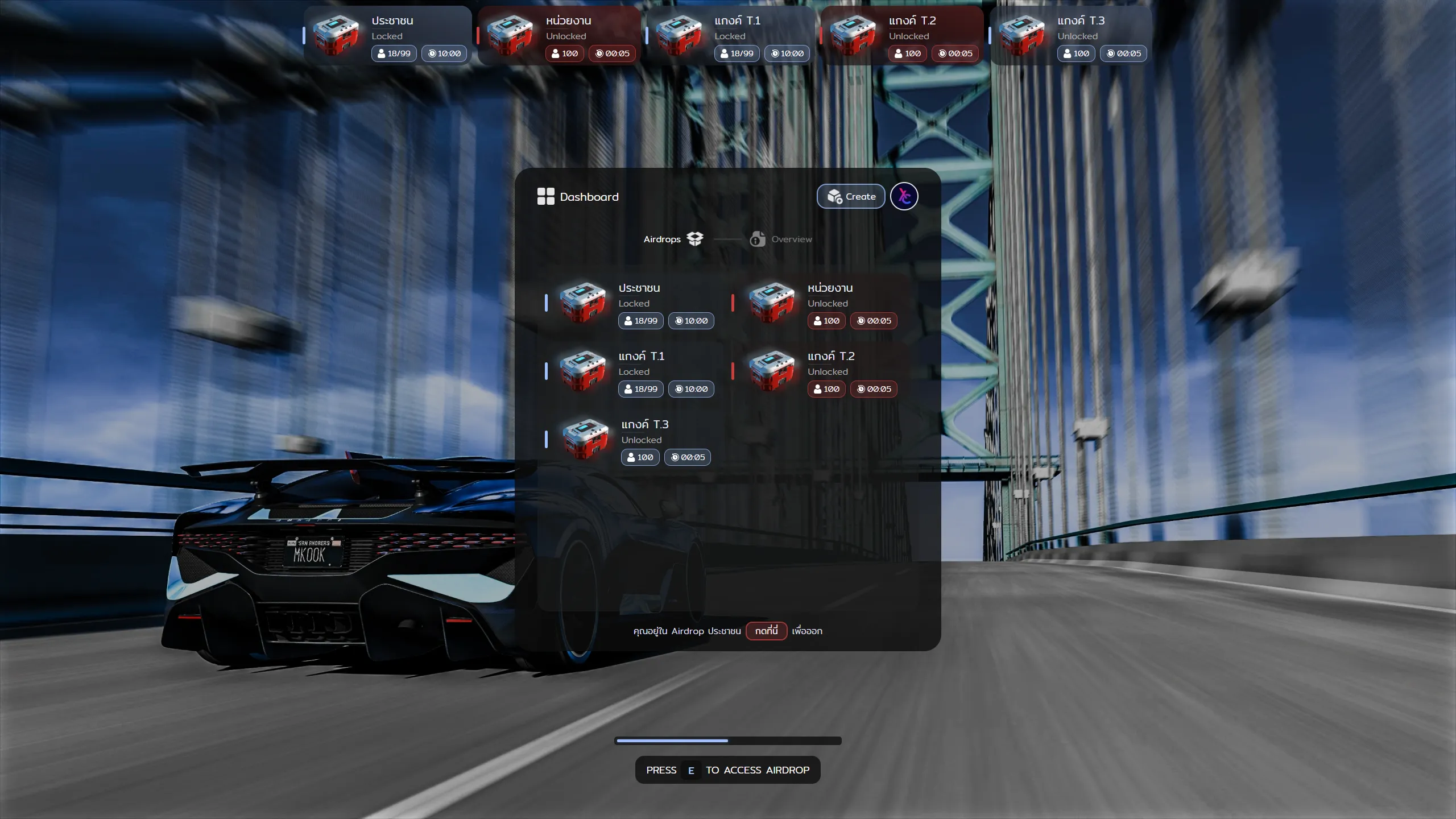The width and height of the screenshot is (1456, 819).
Task: Select the หน่วยงาน crate thumbnail
Action: 771,303
